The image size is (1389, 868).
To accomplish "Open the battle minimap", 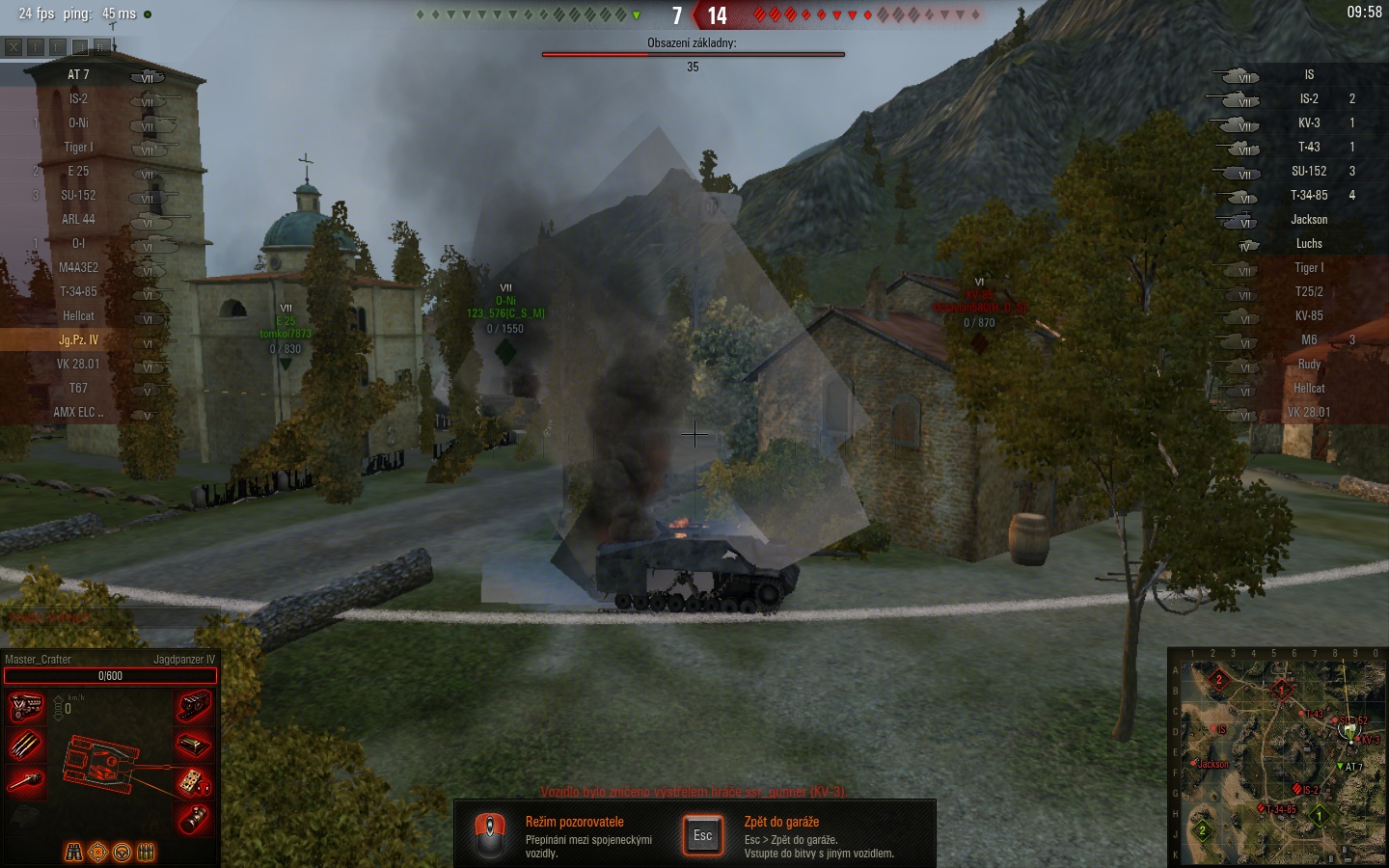I will 1277,759.
